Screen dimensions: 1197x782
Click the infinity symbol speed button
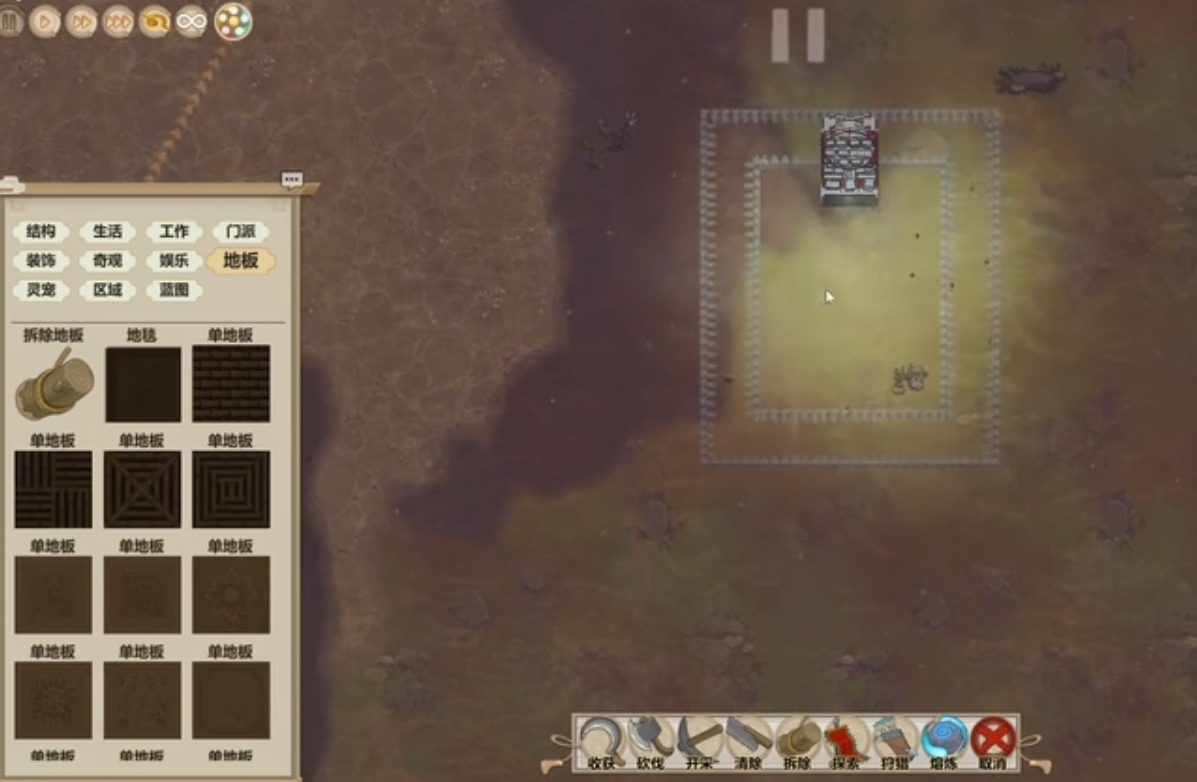[x=191, y=21]
